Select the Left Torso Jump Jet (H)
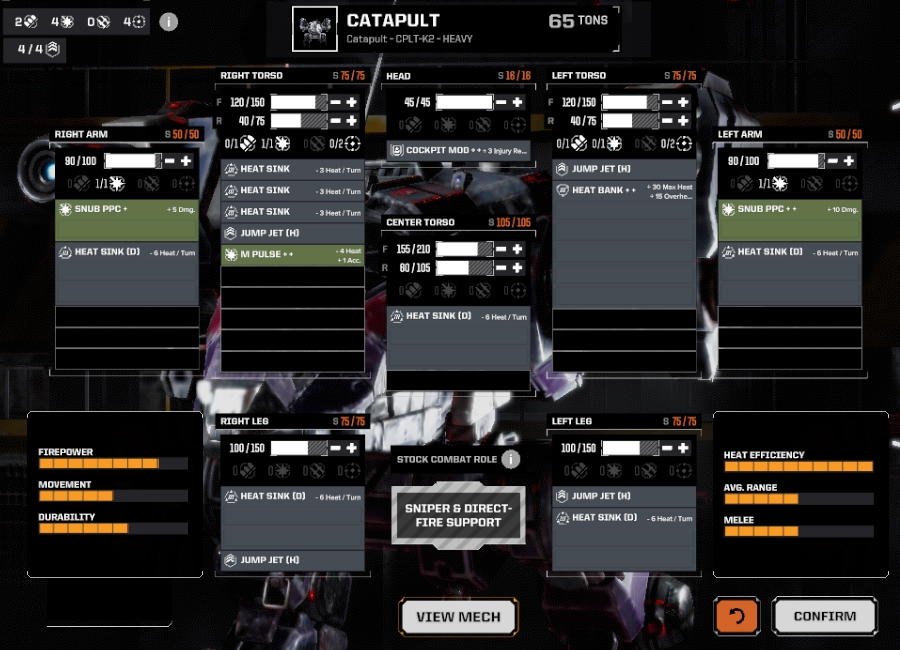 point(623,169)
